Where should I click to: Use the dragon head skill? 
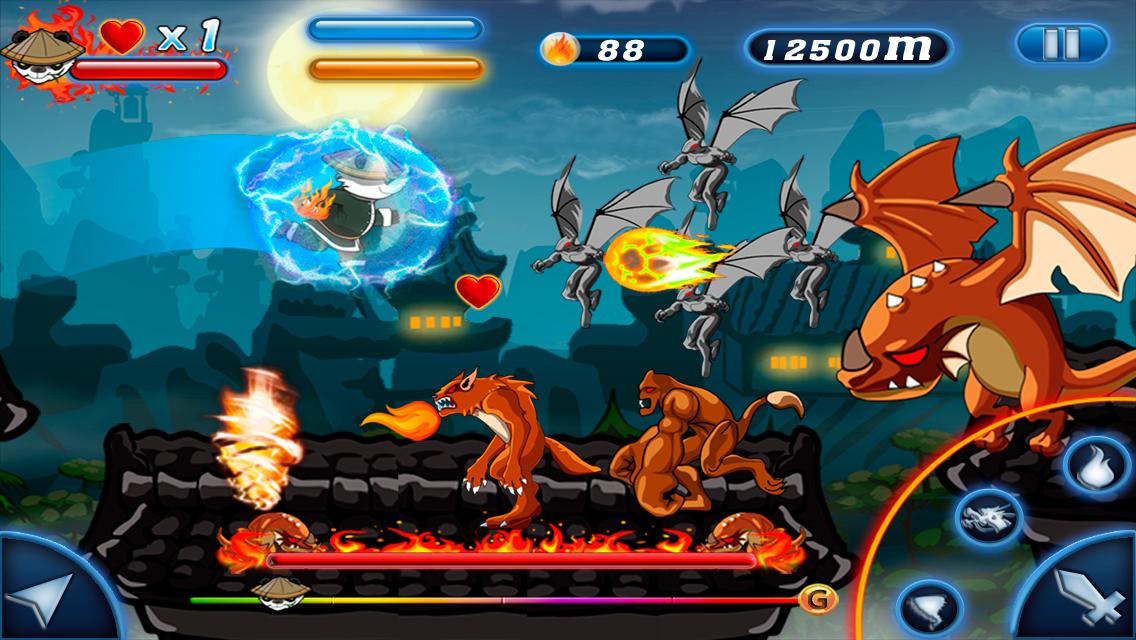click(989, 518)
